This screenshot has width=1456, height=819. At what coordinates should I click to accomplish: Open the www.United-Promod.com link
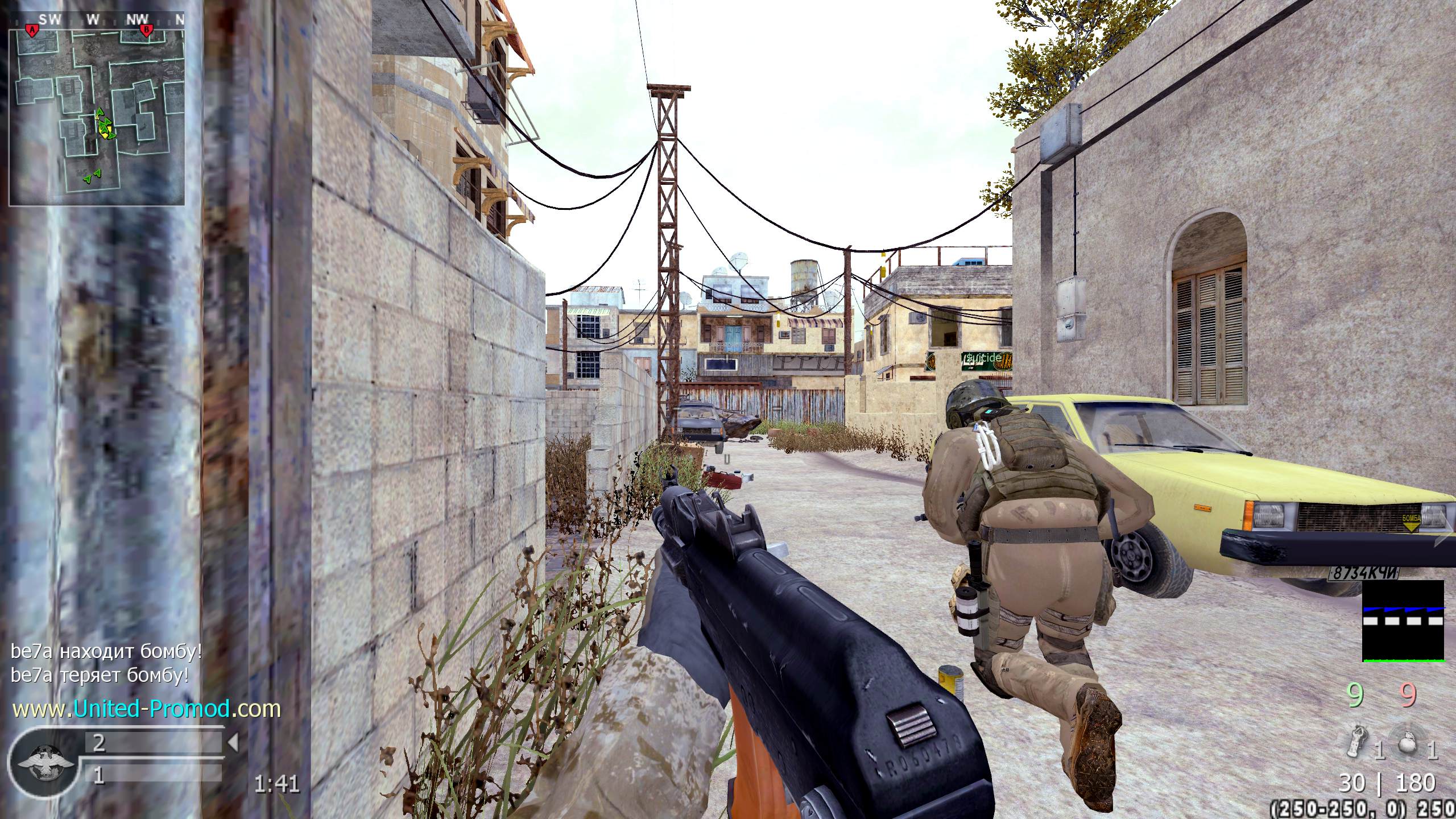pyautogui.click(x=147, y=709)
